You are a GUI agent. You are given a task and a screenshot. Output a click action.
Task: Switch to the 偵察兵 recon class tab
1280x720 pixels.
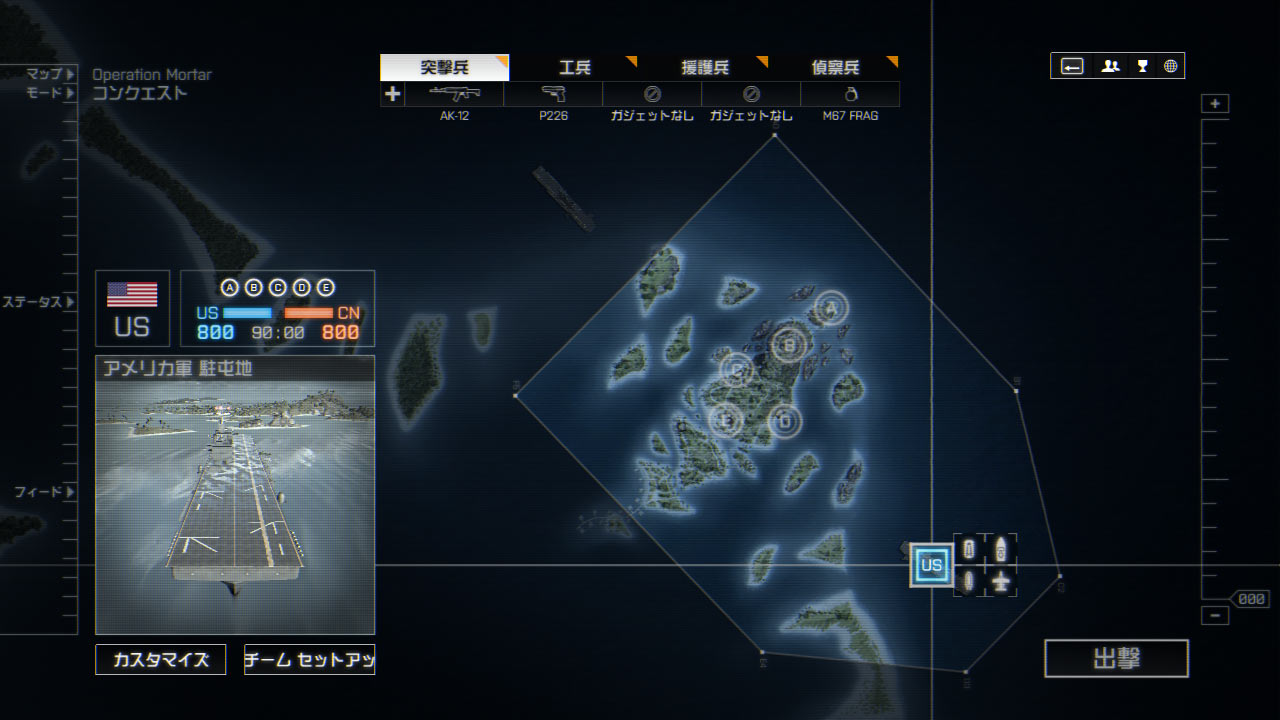pos(835,68)
